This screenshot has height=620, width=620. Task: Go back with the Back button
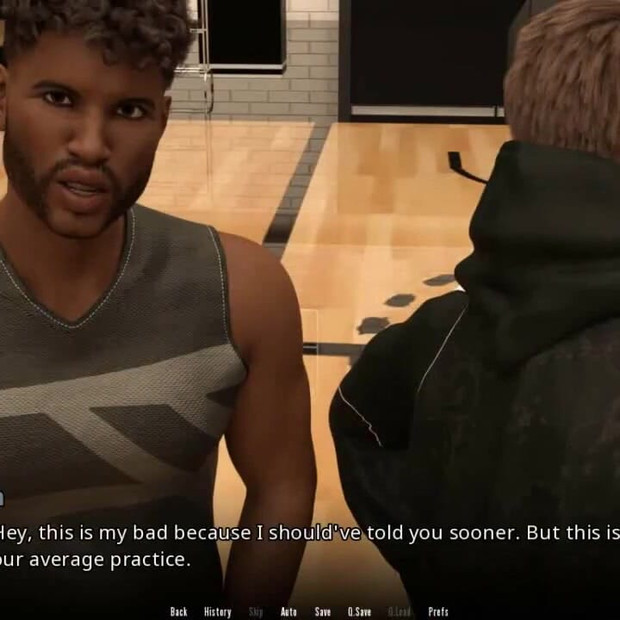pyautogui.click(x=179, y=612)
